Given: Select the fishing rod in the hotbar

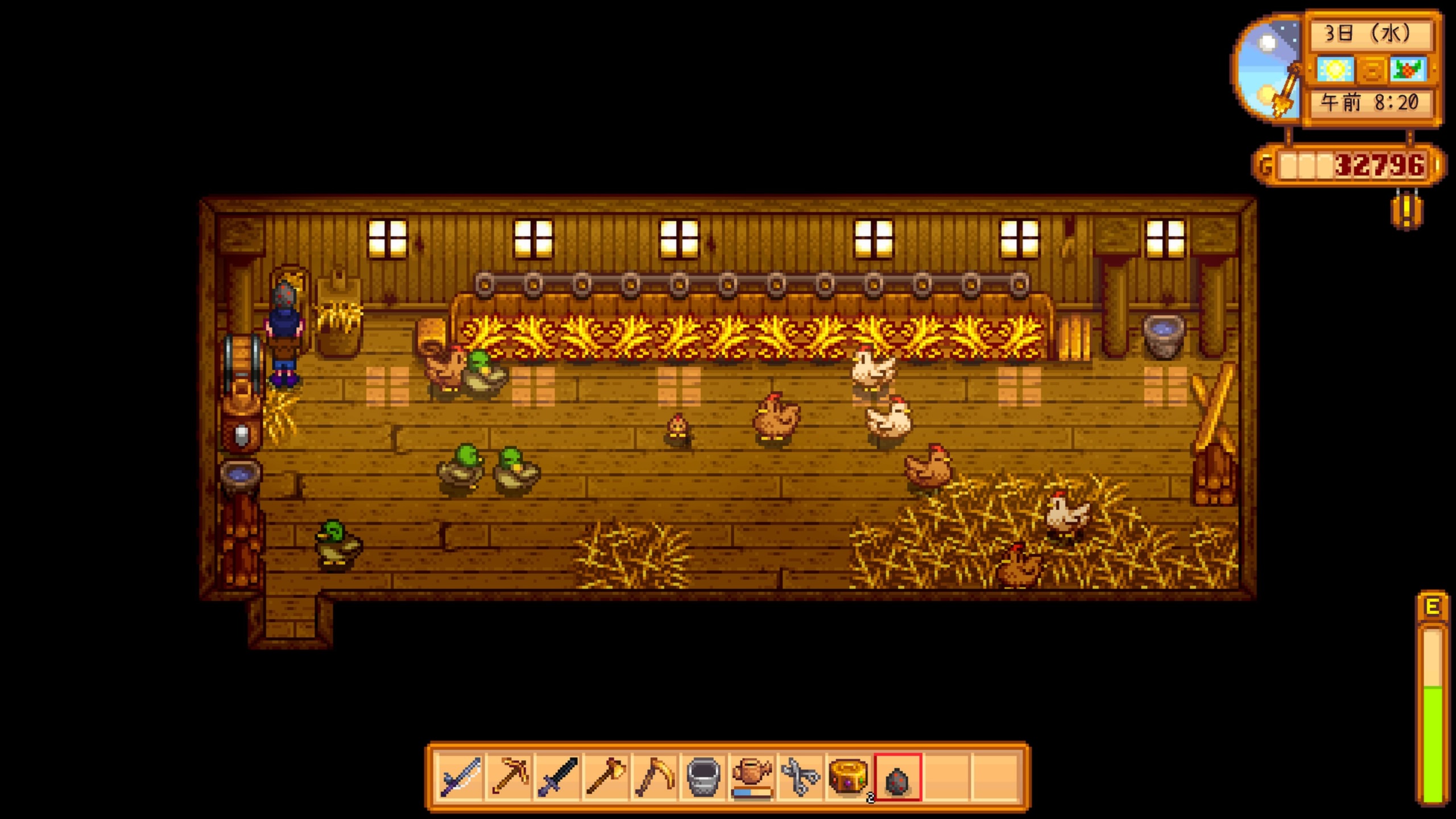Looking at the screenshot, I should pos(460,776).
